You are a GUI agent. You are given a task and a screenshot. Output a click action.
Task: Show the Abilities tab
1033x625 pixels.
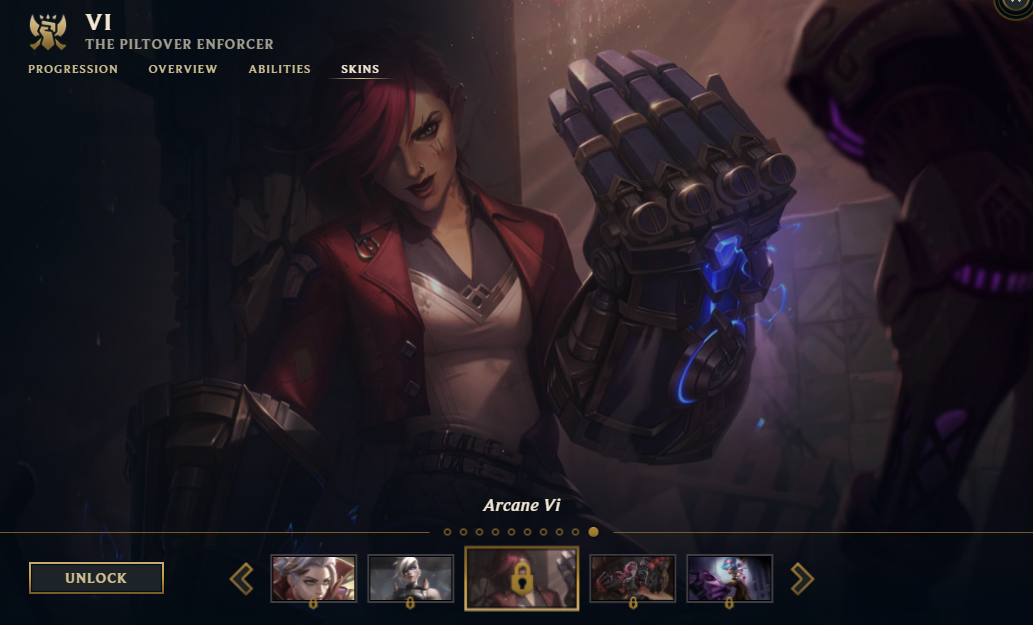[280, 69]
